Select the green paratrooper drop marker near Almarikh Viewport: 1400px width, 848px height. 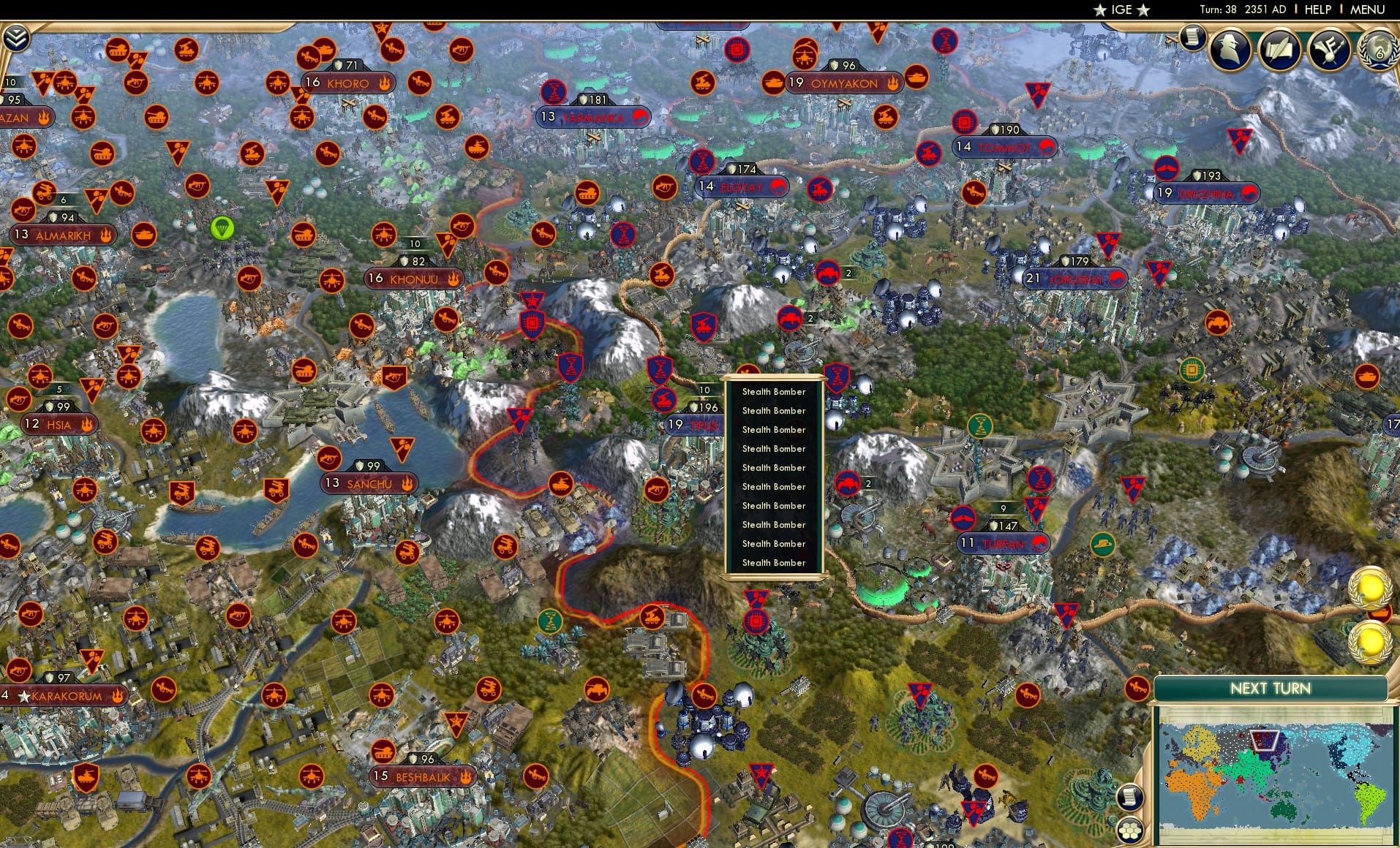(x=222, y=227)
